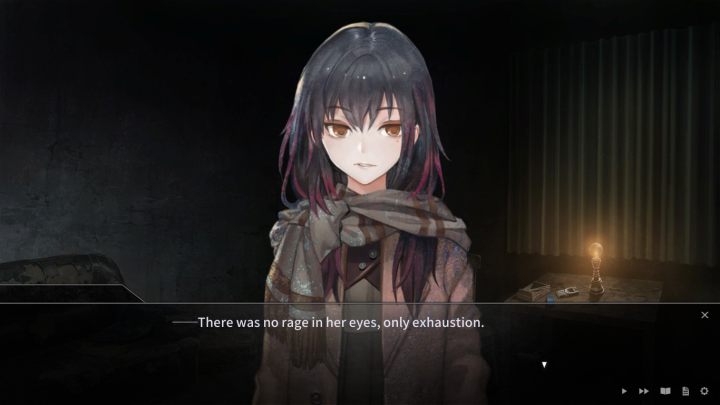Image resolution: width=720 pixels, height=405 pixels.
Task: Start auto-play with the single arrow icon
Action: click(x=625, y=391)
